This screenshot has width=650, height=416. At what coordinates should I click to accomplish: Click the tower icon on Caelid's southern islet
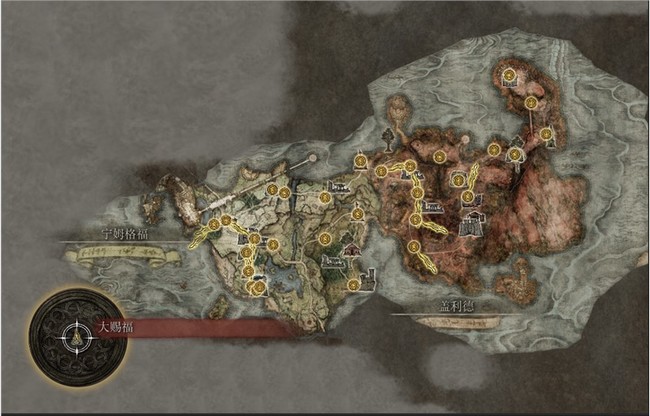[520, 268]
